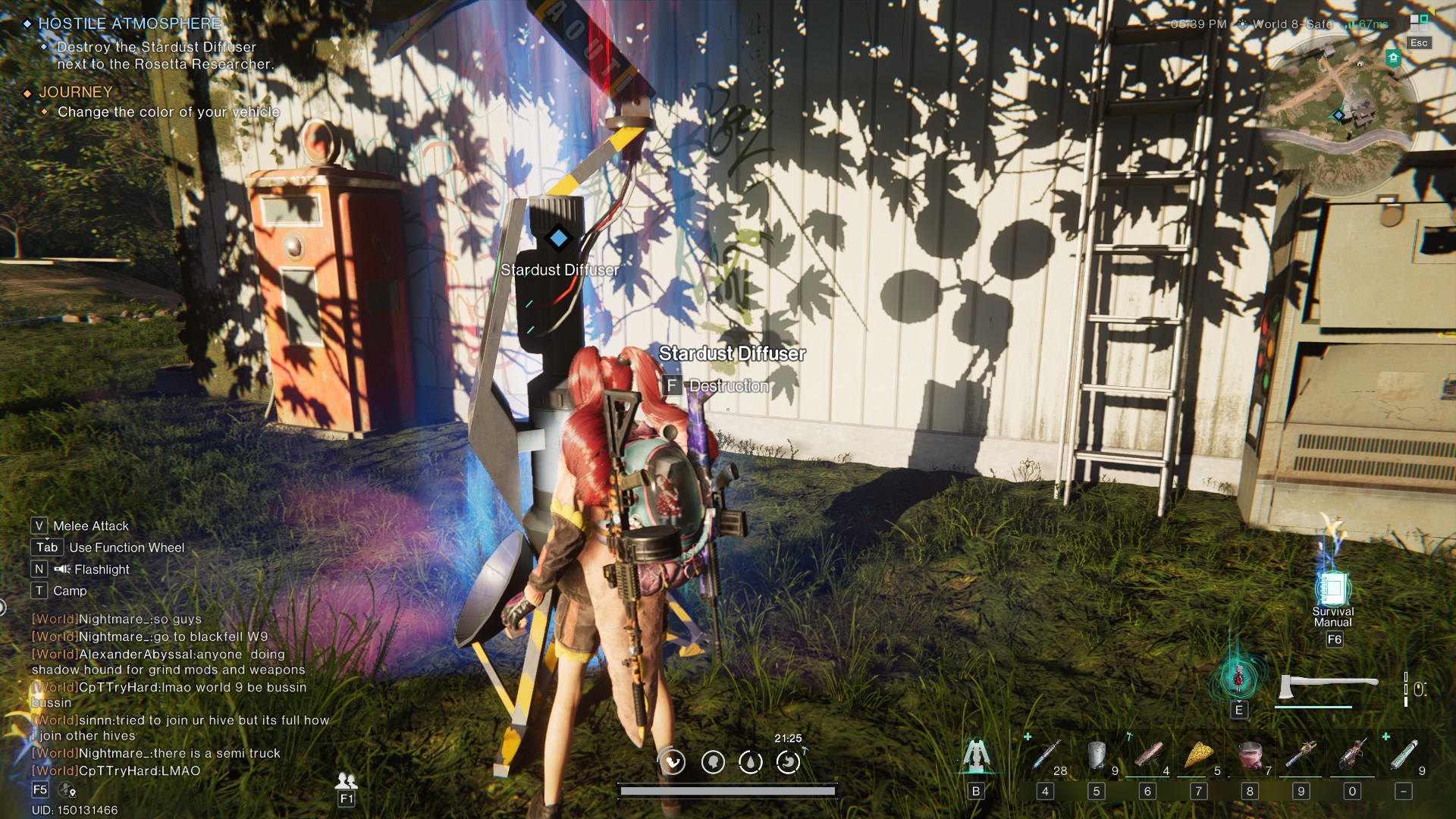Select the home base marker on minimap
1456x819 pixels.
1393,58
